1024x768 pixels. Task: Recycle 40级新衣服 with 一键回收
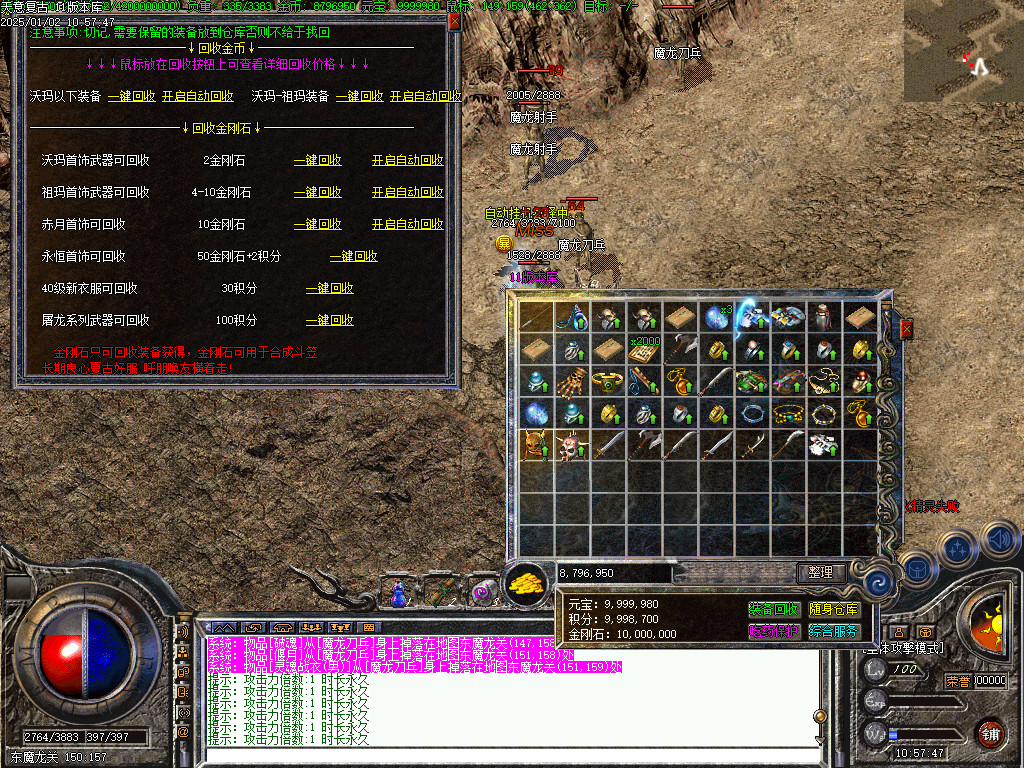coord(330,288)
